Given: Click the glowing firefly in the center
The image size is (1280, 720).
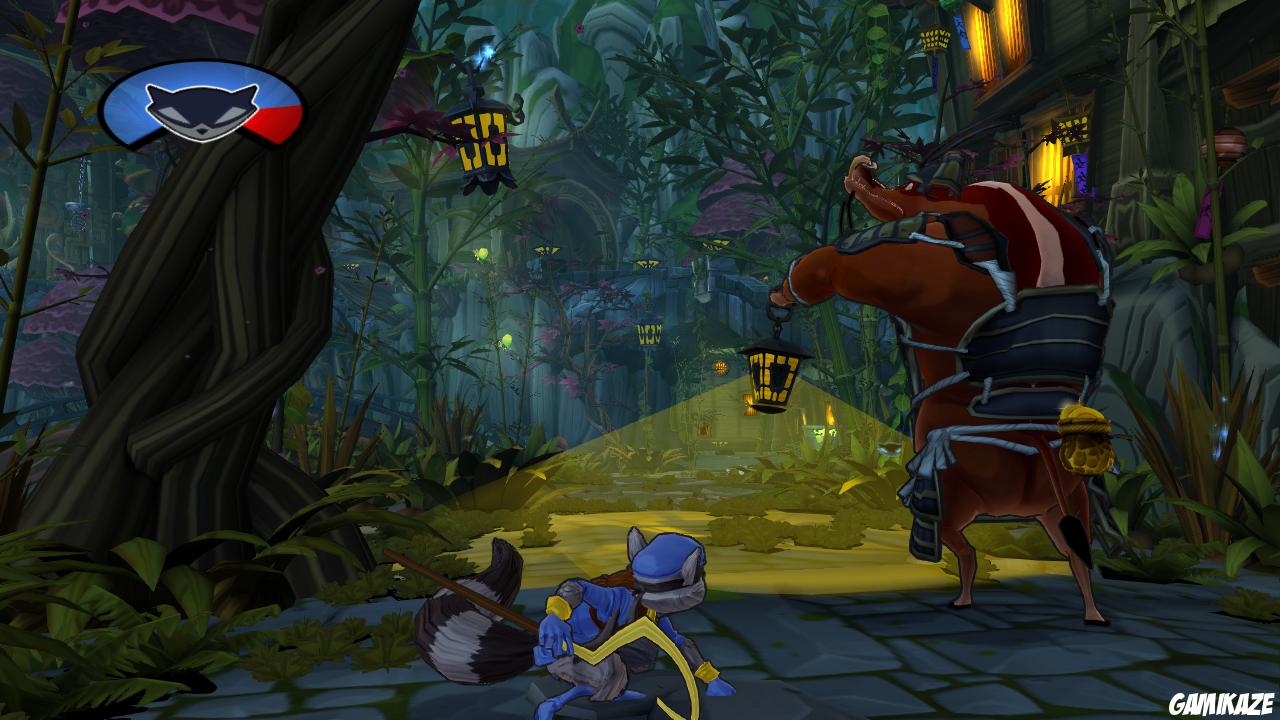Looking at the screenshot, I should pos(507,340).
